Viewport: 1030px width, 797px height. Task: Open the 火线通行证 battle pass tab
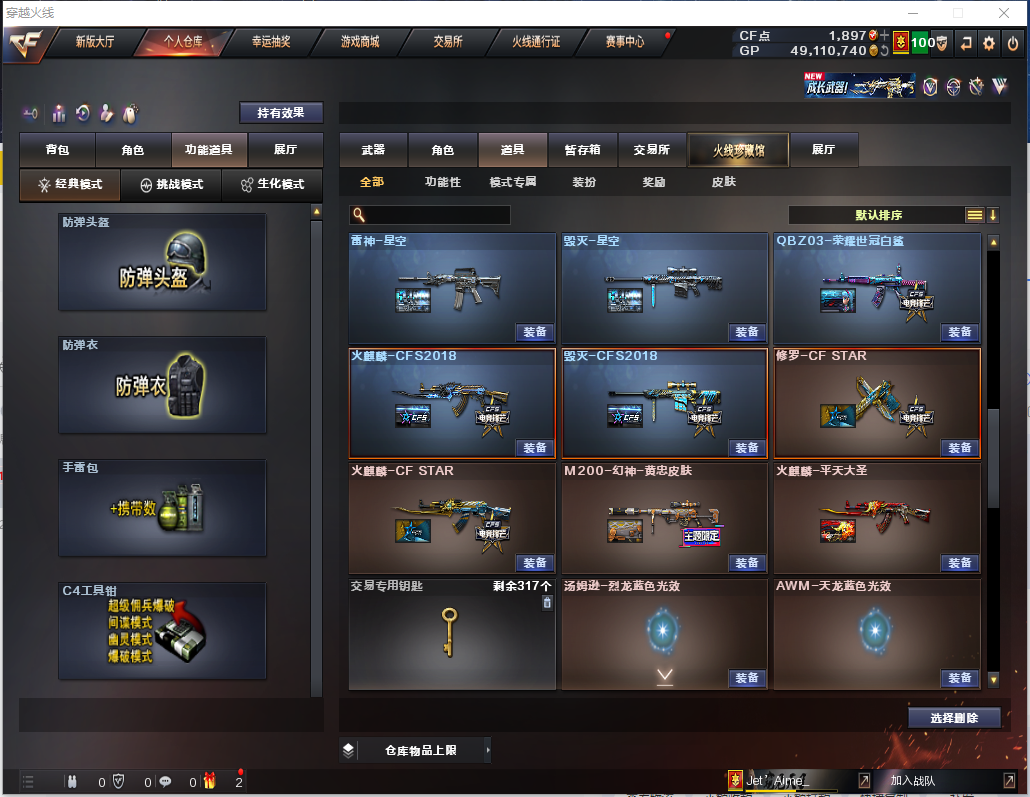536,42
